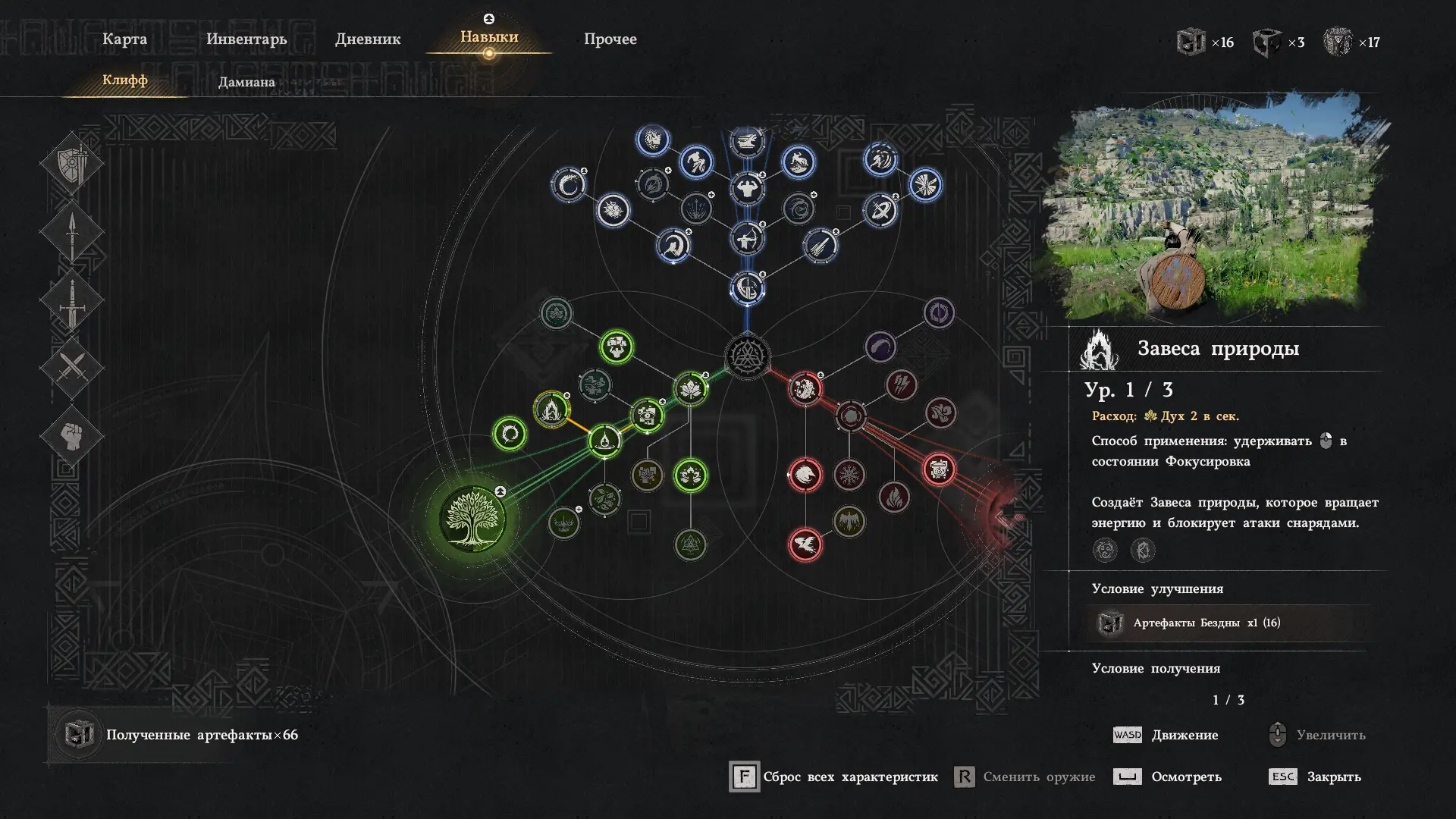Viewport: 1456px width, 819px height.
Task: Open the Карта tab
Action: [124, 39]
